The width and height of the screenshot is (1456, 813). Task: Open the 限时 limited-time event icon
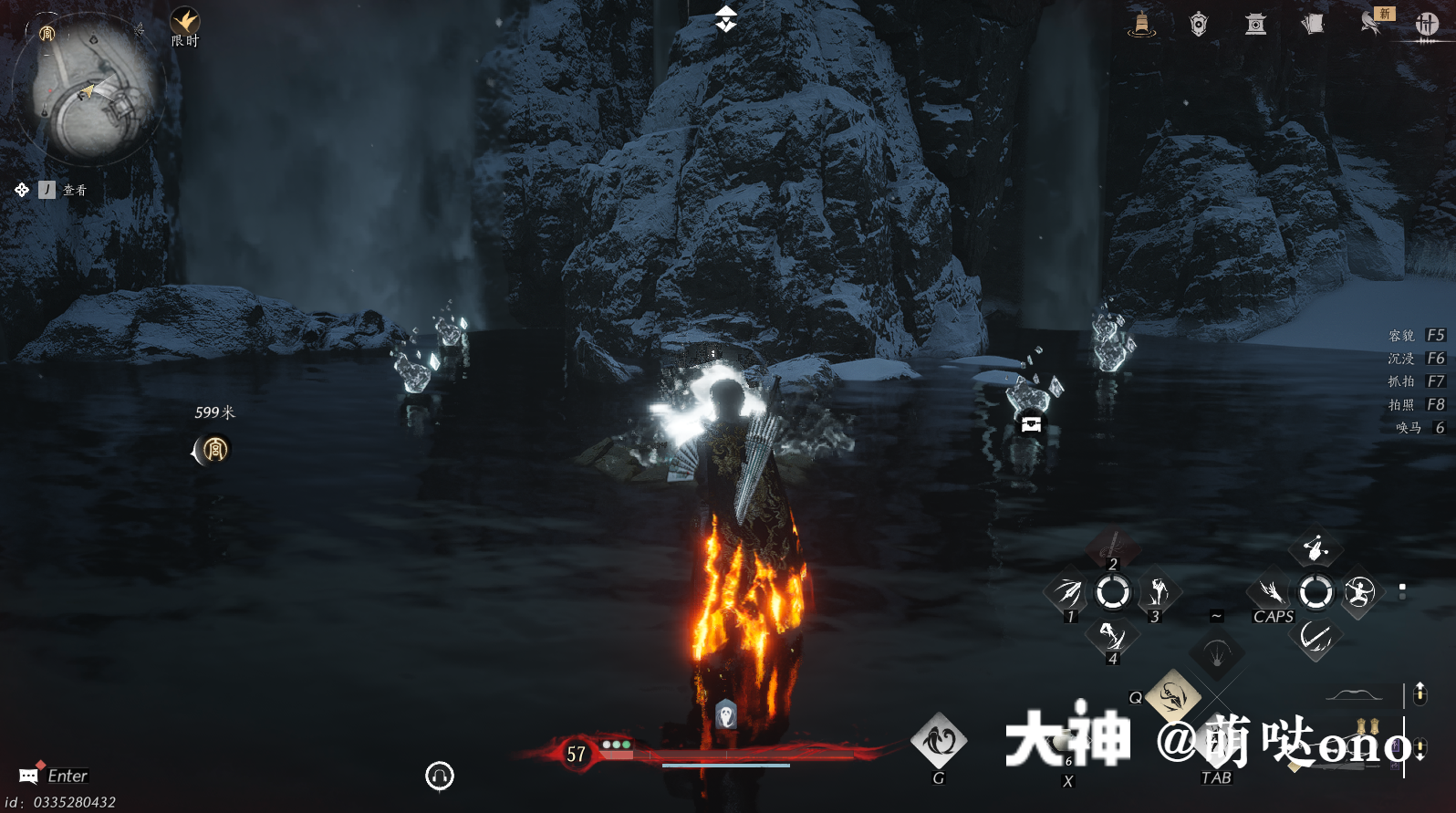click(x=185, y=22)
